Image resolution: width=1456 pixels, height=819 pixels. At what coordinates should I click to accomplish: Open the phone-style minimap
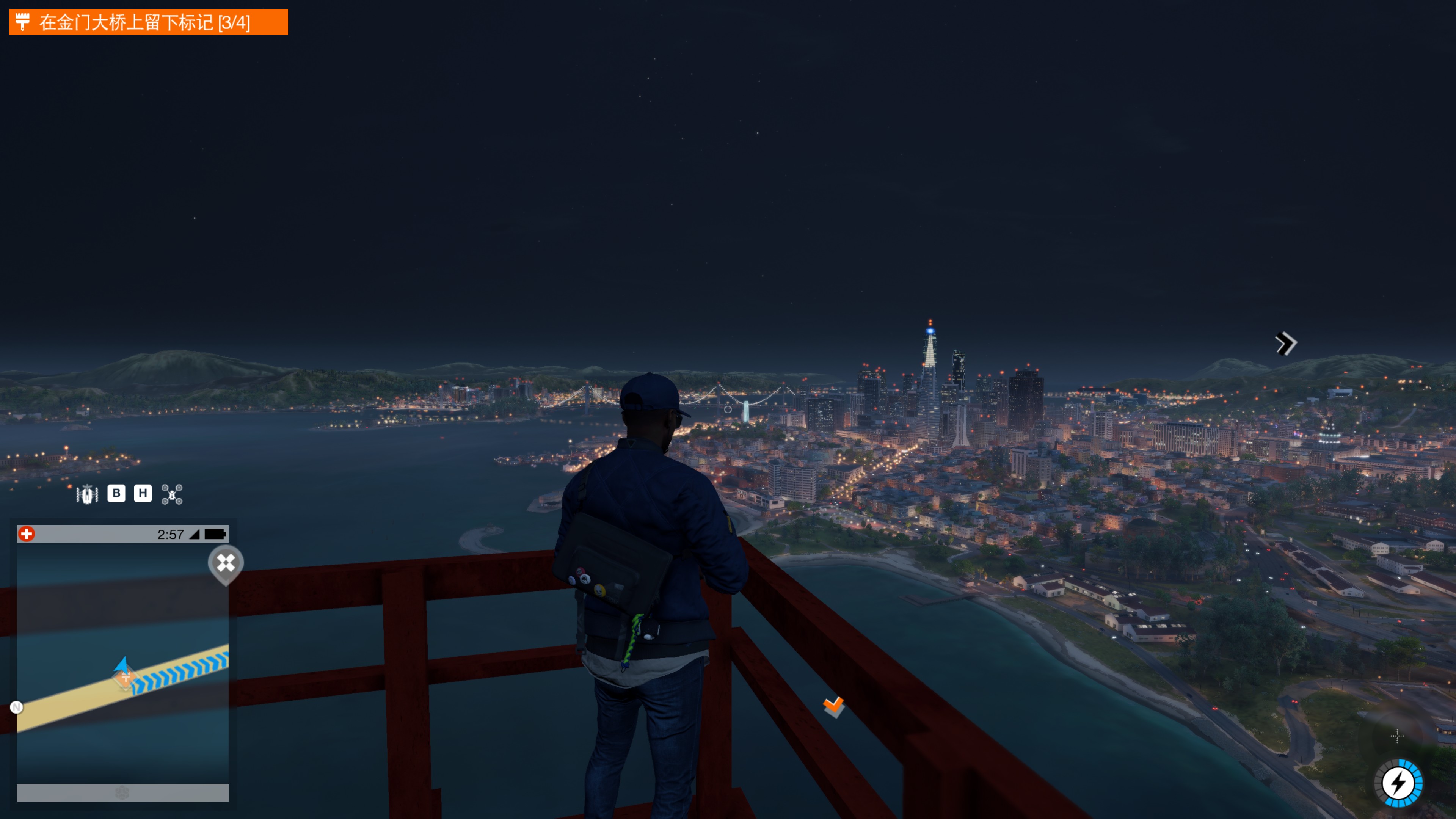122,661
